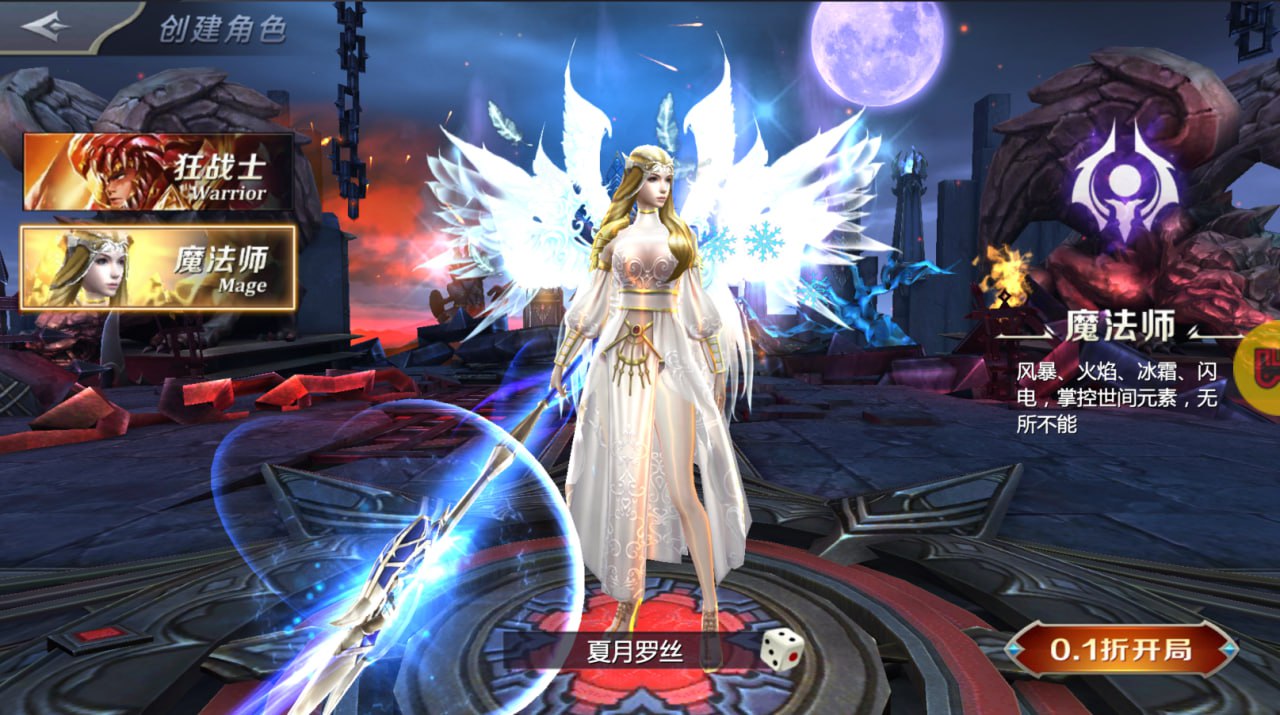Roll the dice for a random name
This screenshot has width=1280, height=715.
click(x=781, y=649)
